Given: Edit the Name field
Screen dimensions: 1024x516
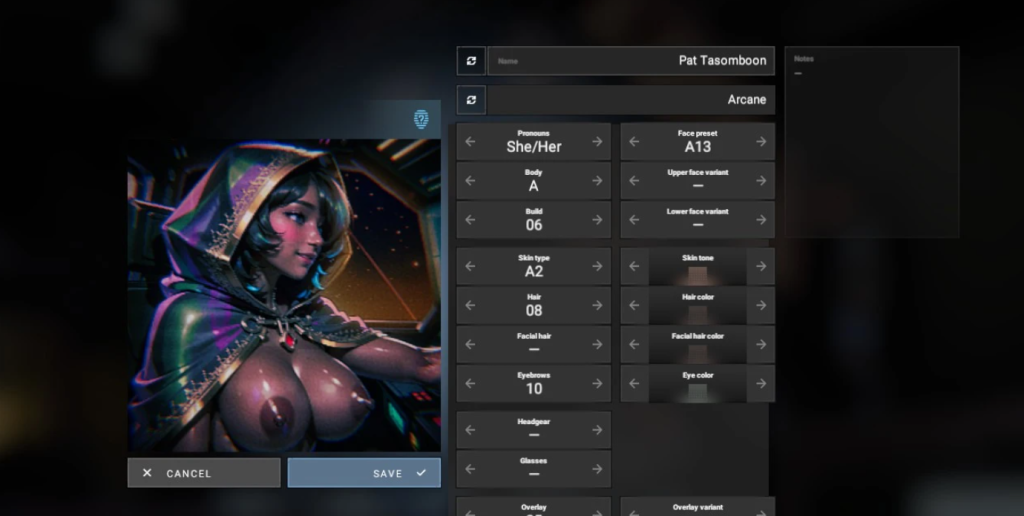Looking at the screenshot, I should [631, 61].
